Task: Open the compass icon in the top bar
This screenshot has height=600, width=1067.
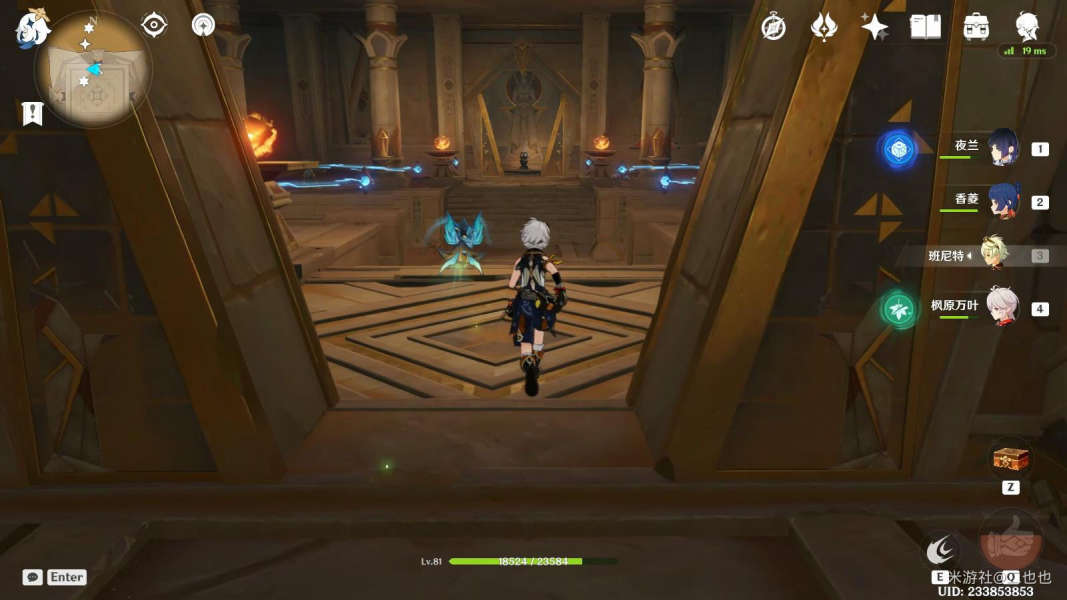Action: (x=773, y=27)
